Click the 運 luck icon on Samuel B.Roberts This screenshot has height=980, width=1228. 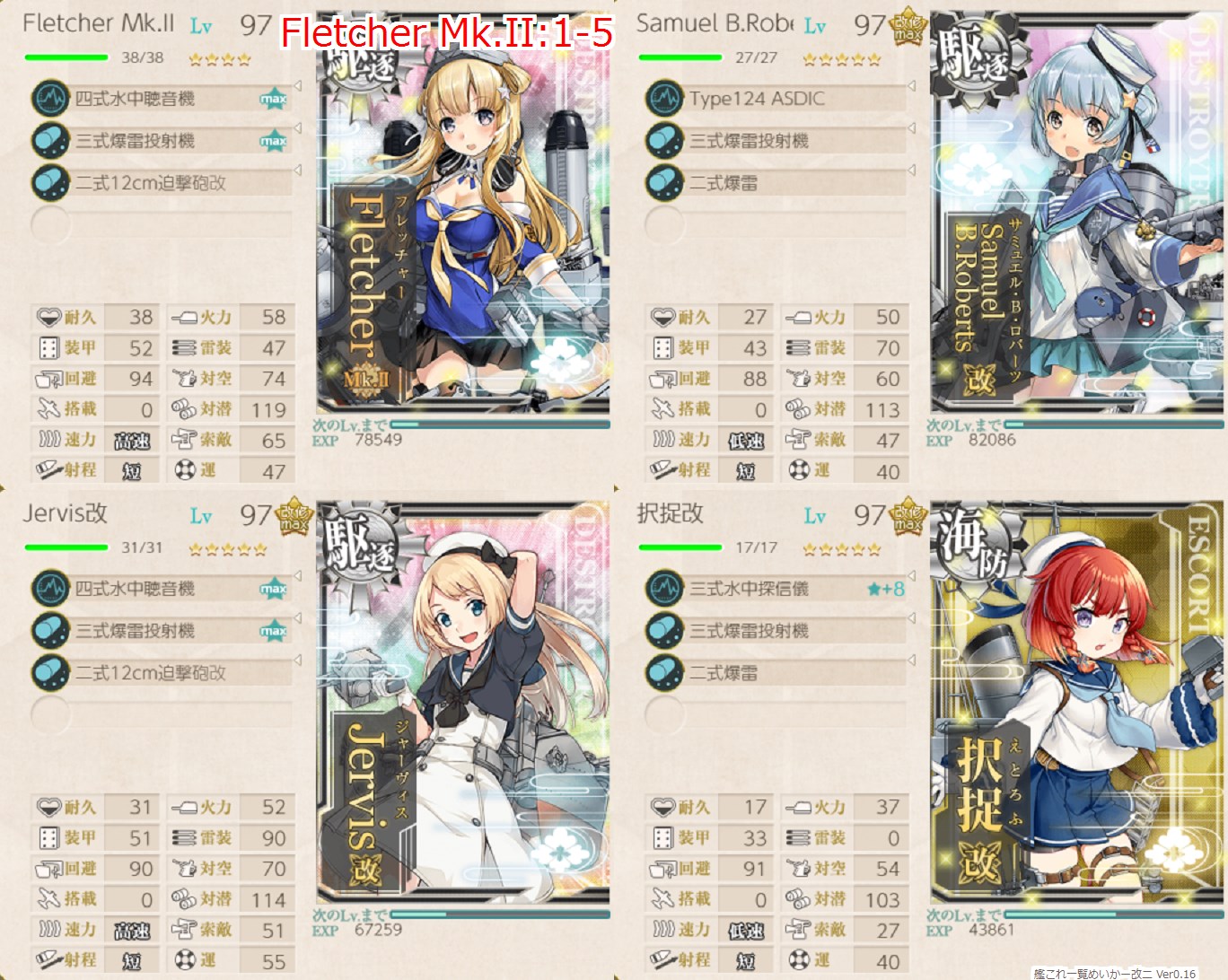[x=797, y=471]
